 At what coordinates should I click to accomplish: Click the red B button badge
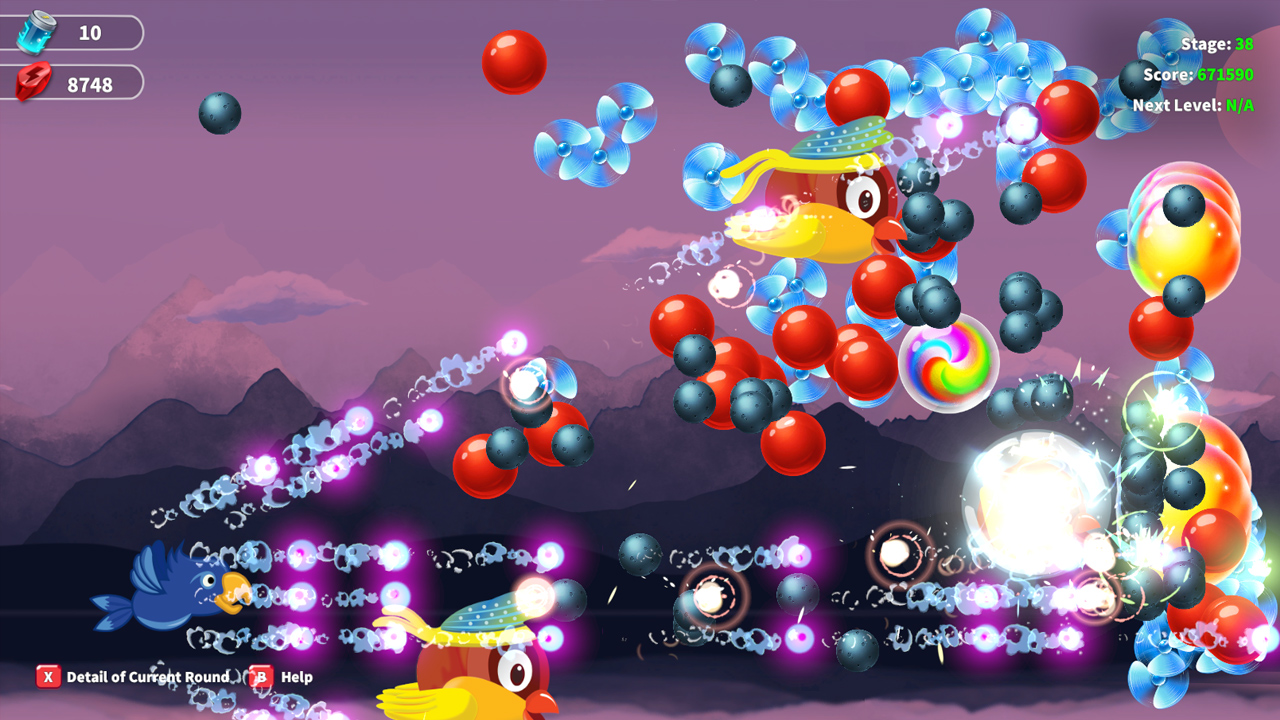pyautogui.click(x=263, y=677)
